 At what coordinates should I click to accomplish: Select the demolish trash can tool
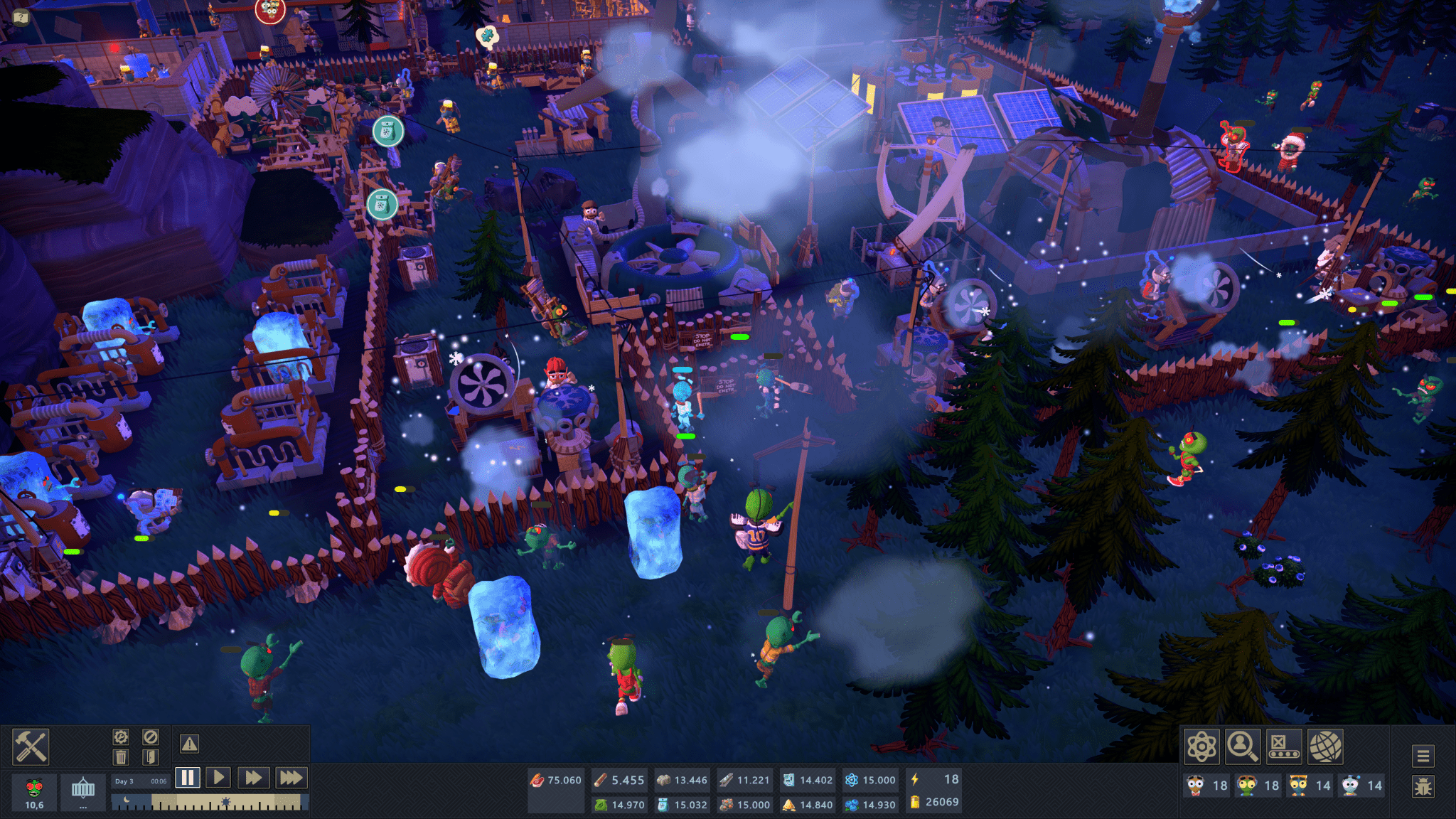(120, 758)
